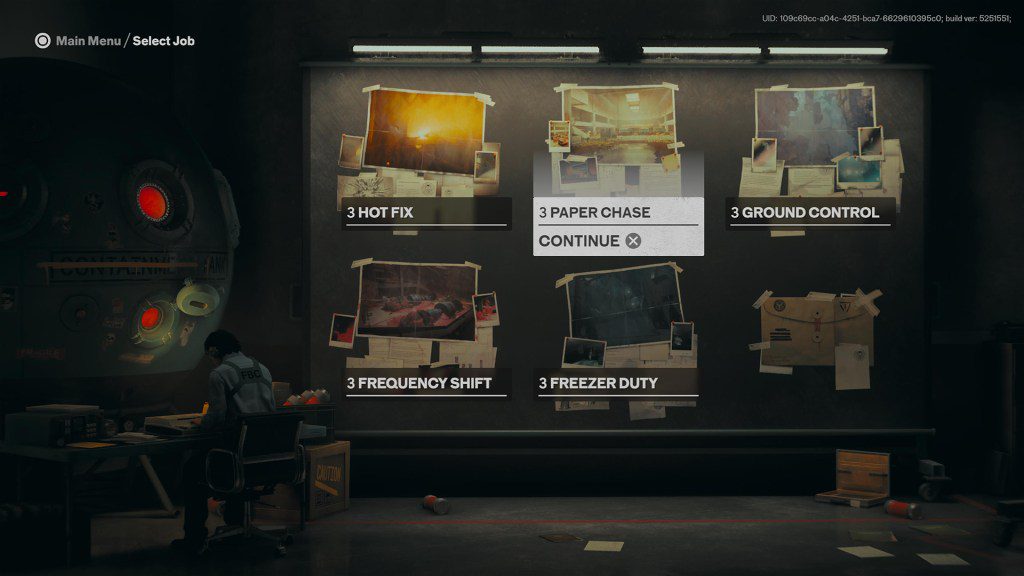Click the Ground Control photo collage
The height and width of the screenshot is (576, 1024).
click(815, 130)
